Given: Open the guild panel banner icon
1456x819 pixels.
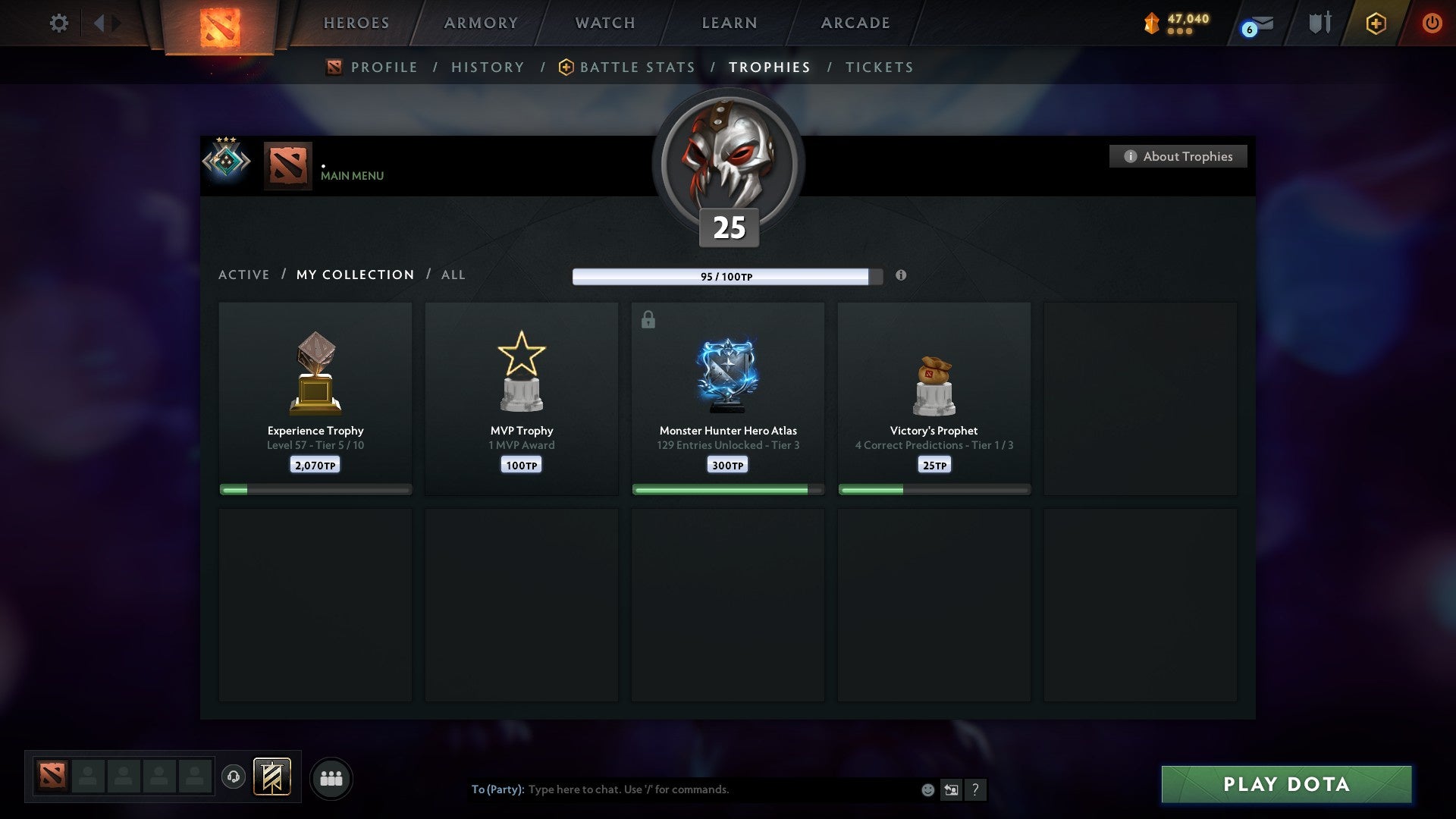Looking at the screenshot, I should (x=271, y=777).
